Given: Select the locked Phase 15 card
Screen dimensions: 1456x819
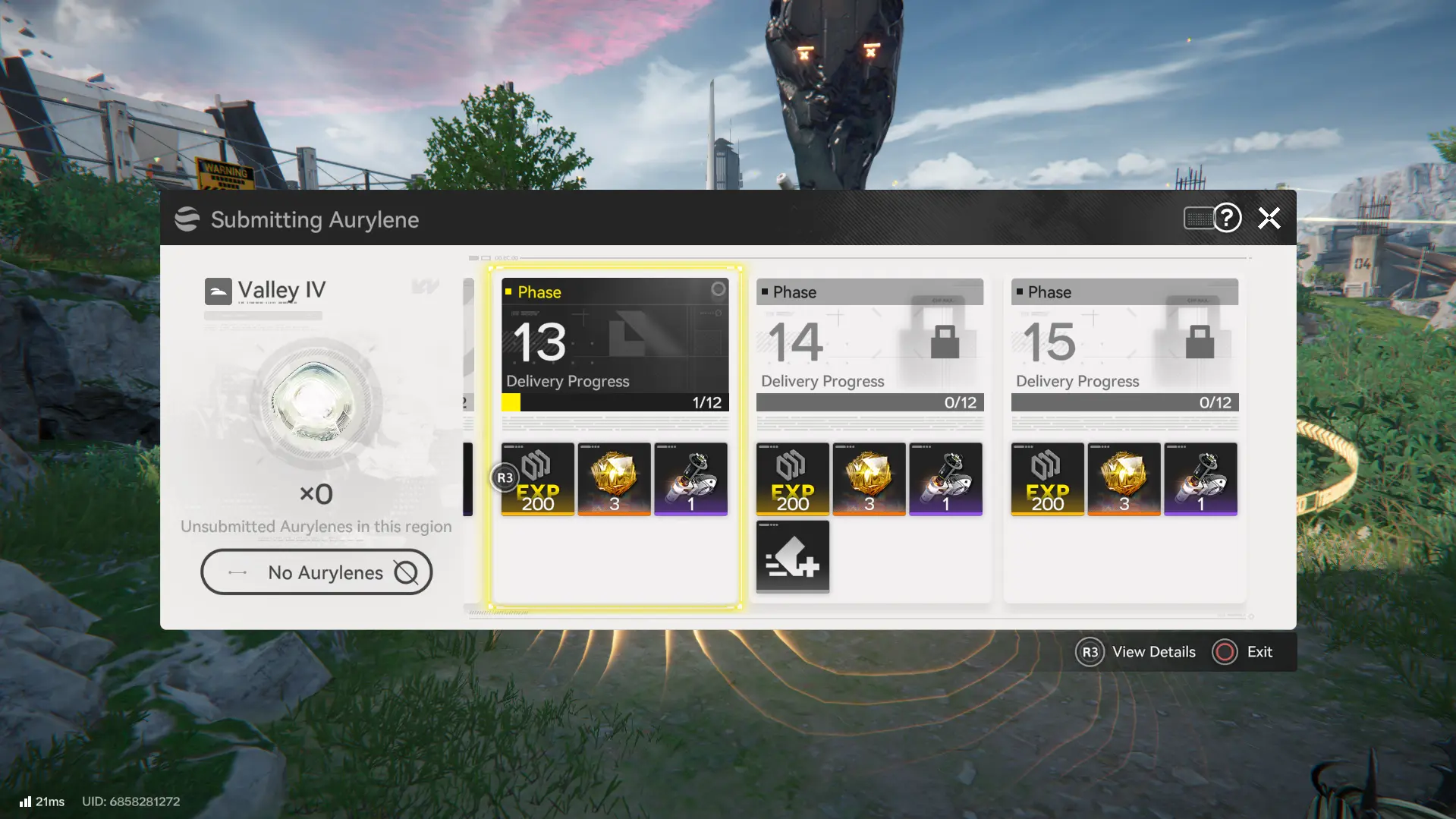Looking at the screenshot, I should 1124,344.
